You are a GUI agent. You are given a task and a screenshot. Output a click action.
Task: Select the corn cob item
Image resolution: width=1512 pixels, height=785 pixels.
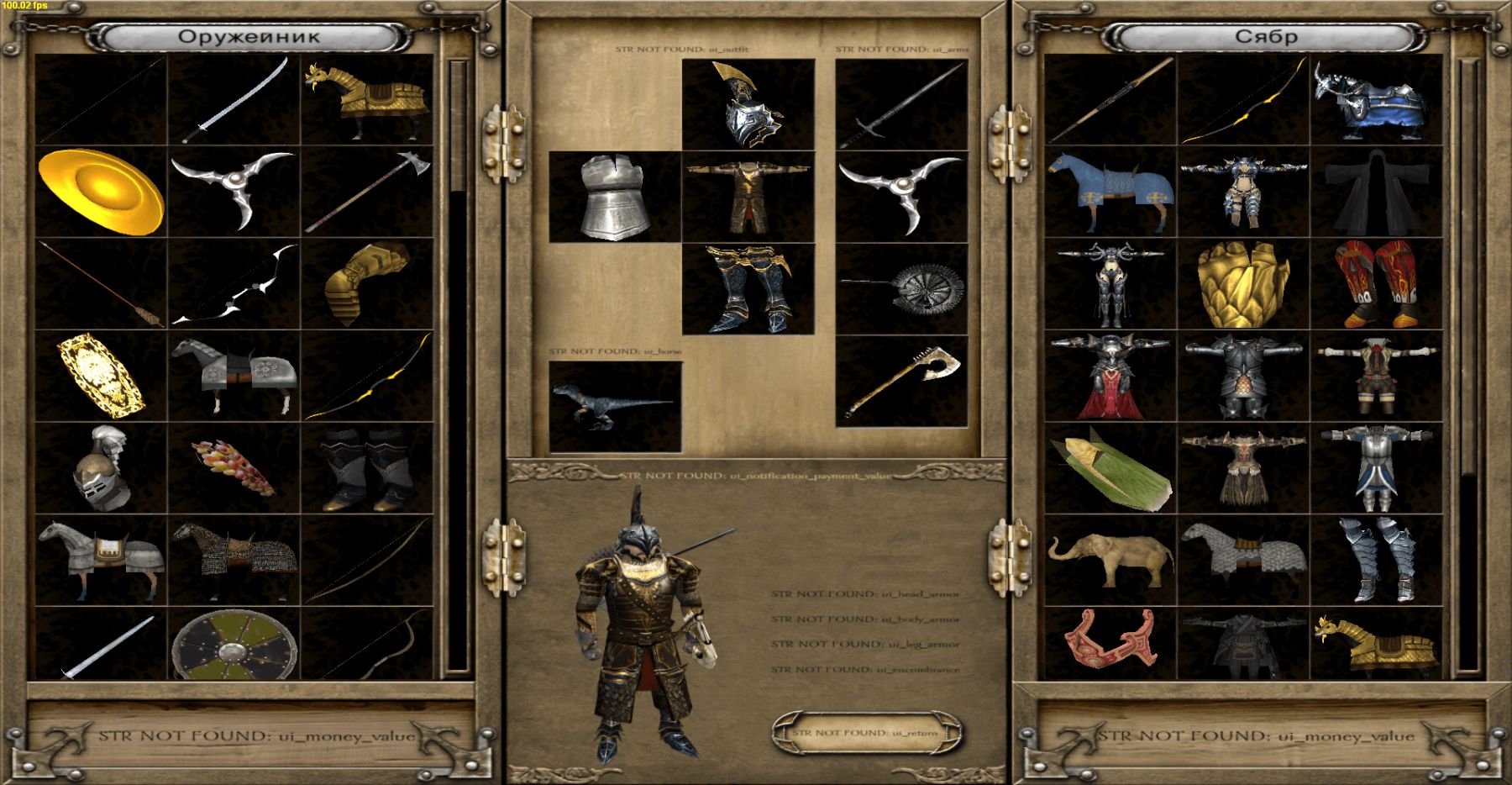pos(1110,468)
